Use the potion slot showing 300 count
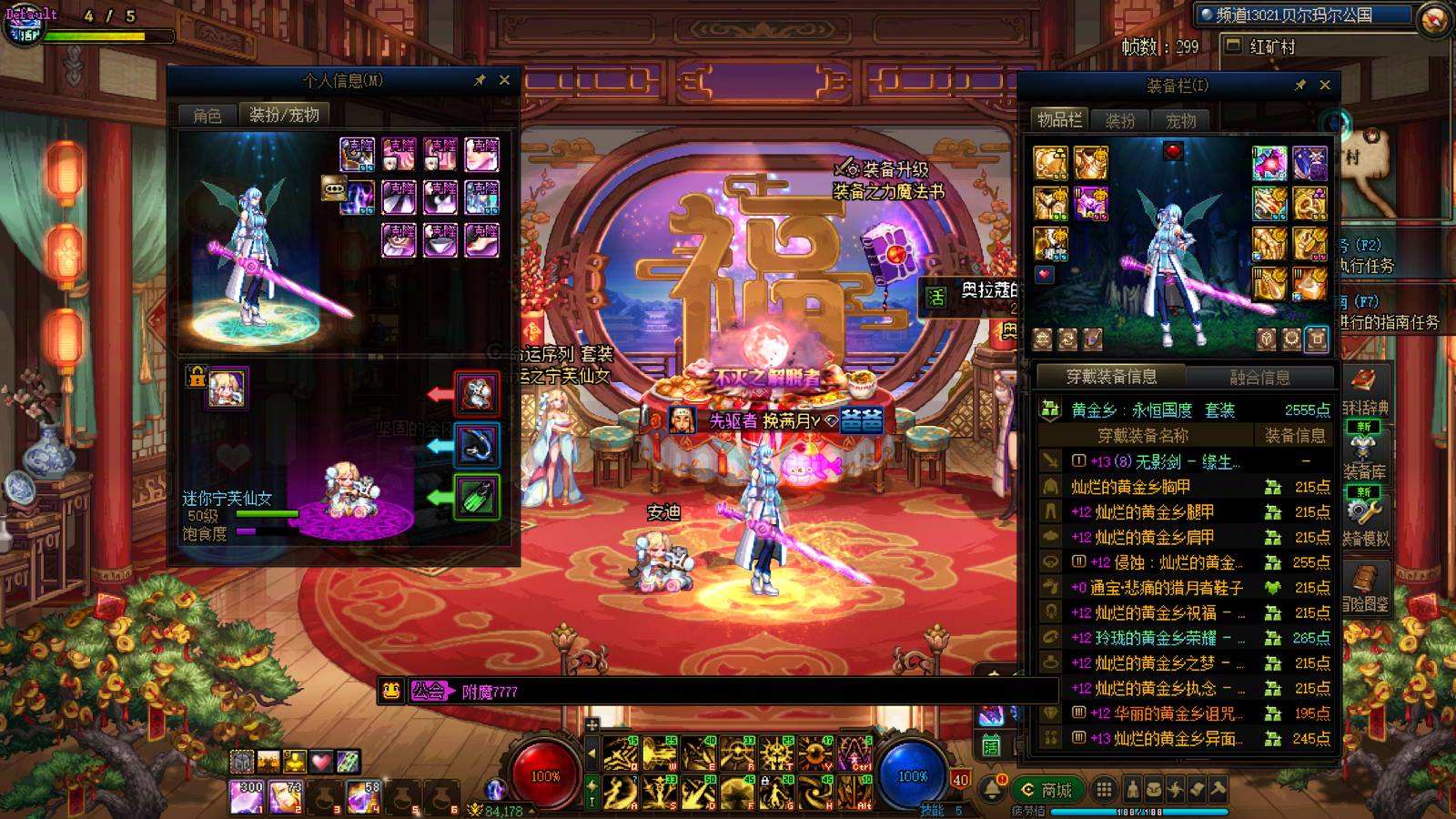 click(x=246, y=796)
